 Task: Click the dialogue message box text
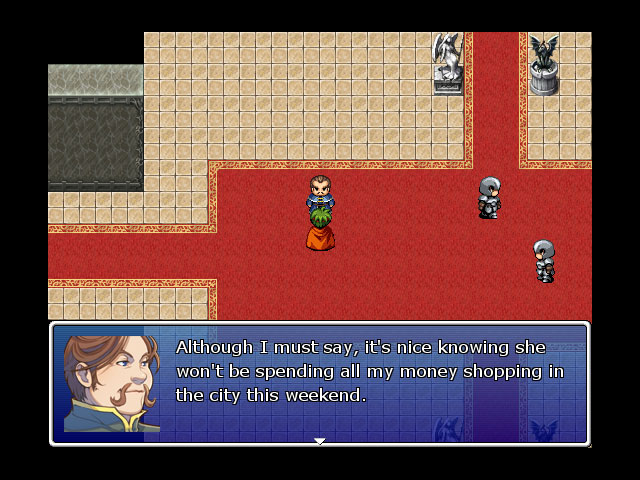[370, 371]
